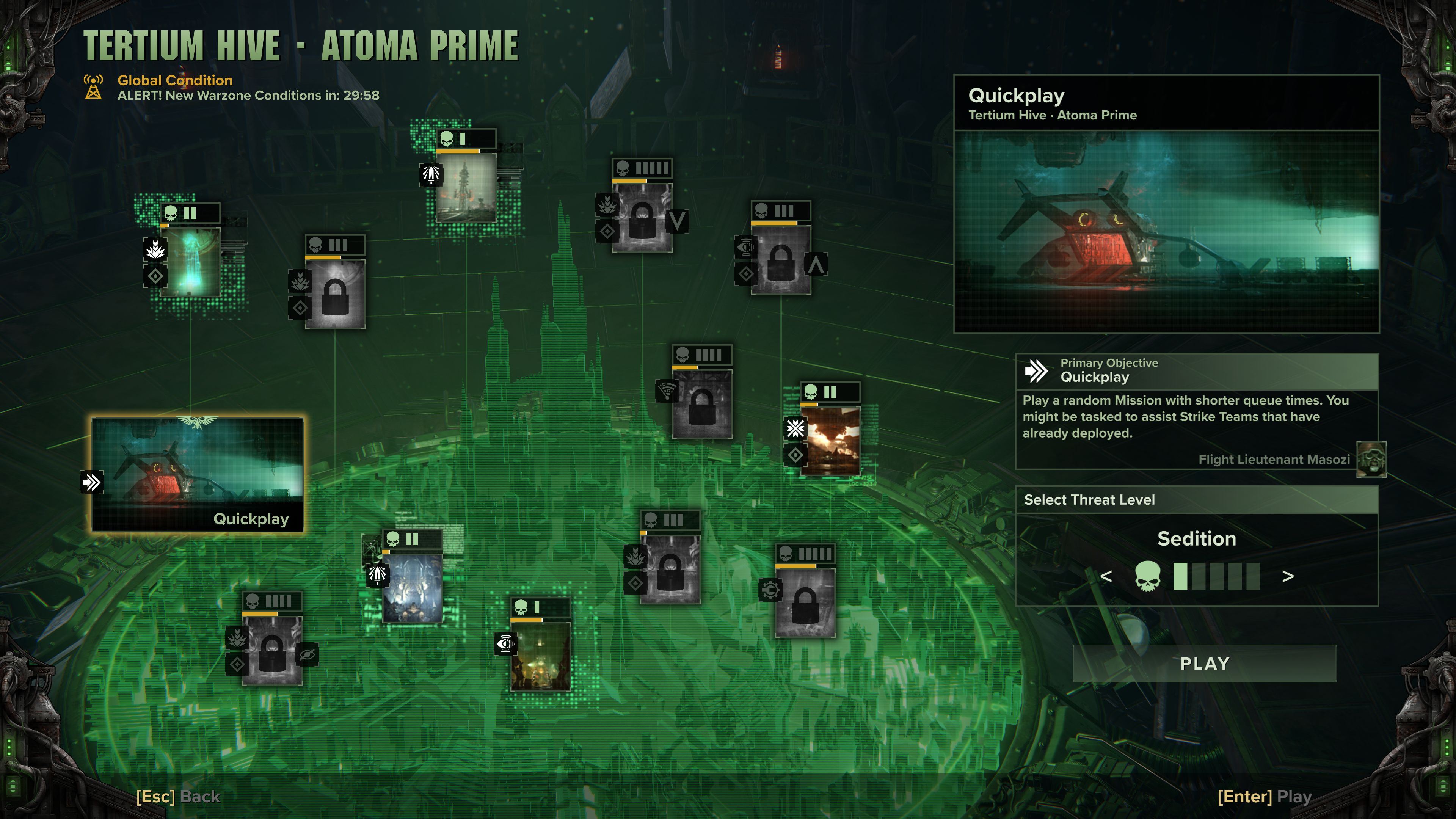
Task: Click the PLAY button
Action: pyautogui.click(x=1204, y=664)
